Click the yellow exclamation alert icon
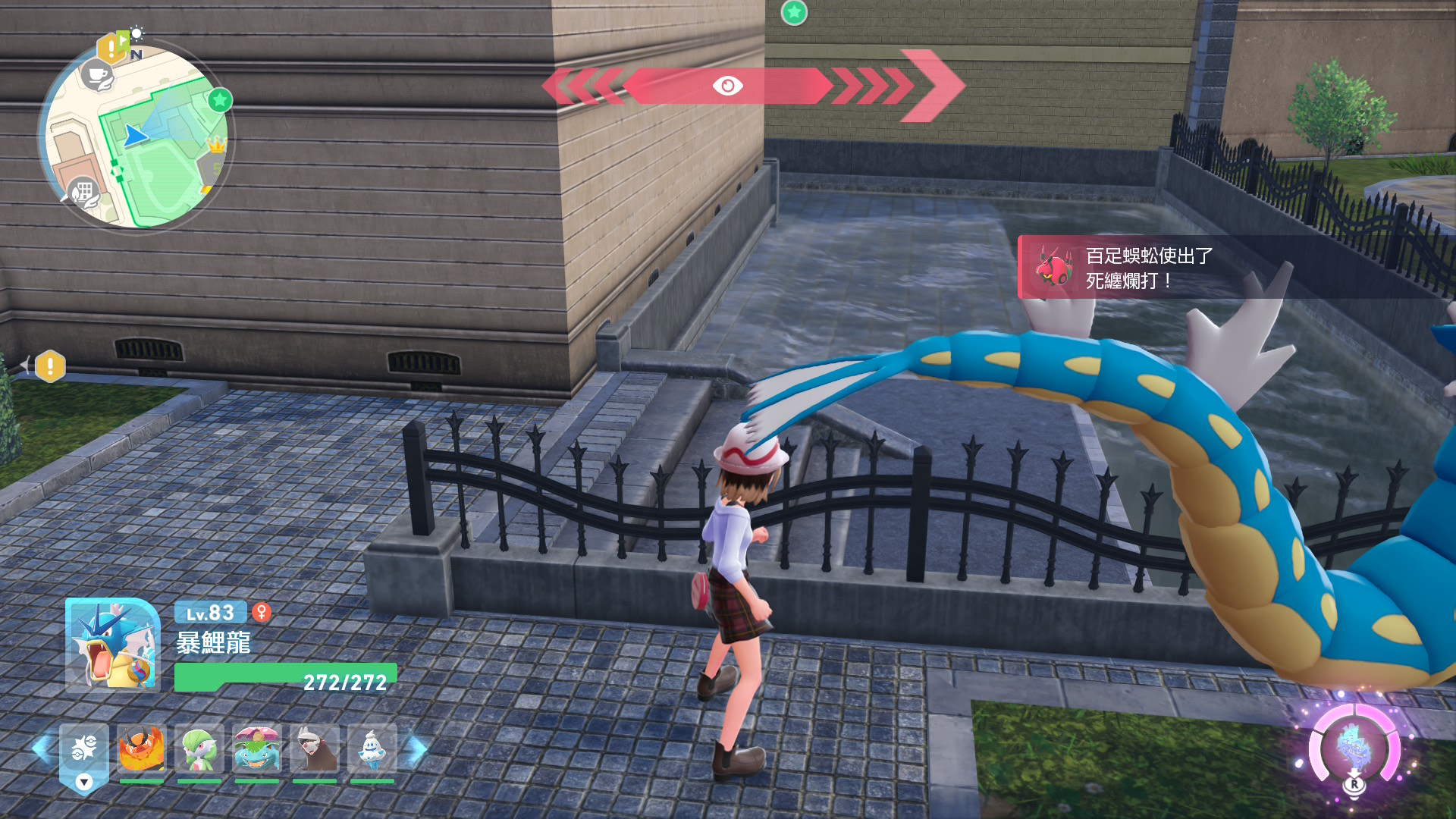This screenshot has width=1456, height=819. pyautogui.click(x=50, y=366)
